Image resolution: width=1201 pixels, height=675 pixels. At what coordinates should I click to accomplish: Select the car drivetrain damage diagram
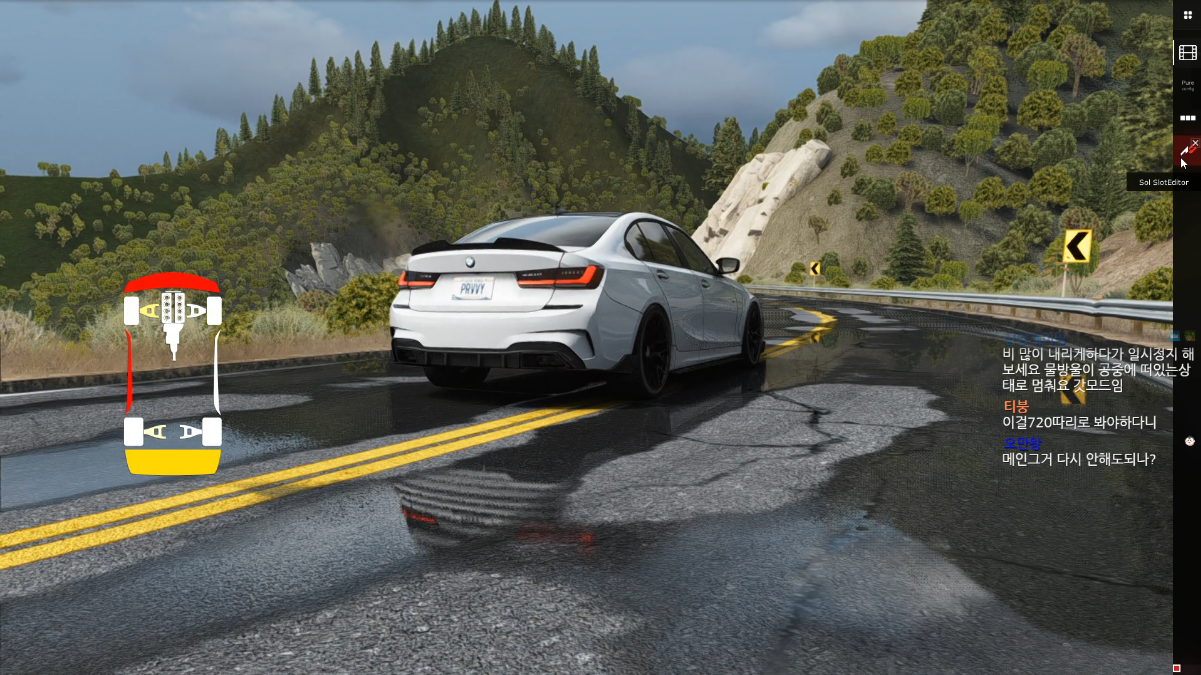tap(172, 372)
